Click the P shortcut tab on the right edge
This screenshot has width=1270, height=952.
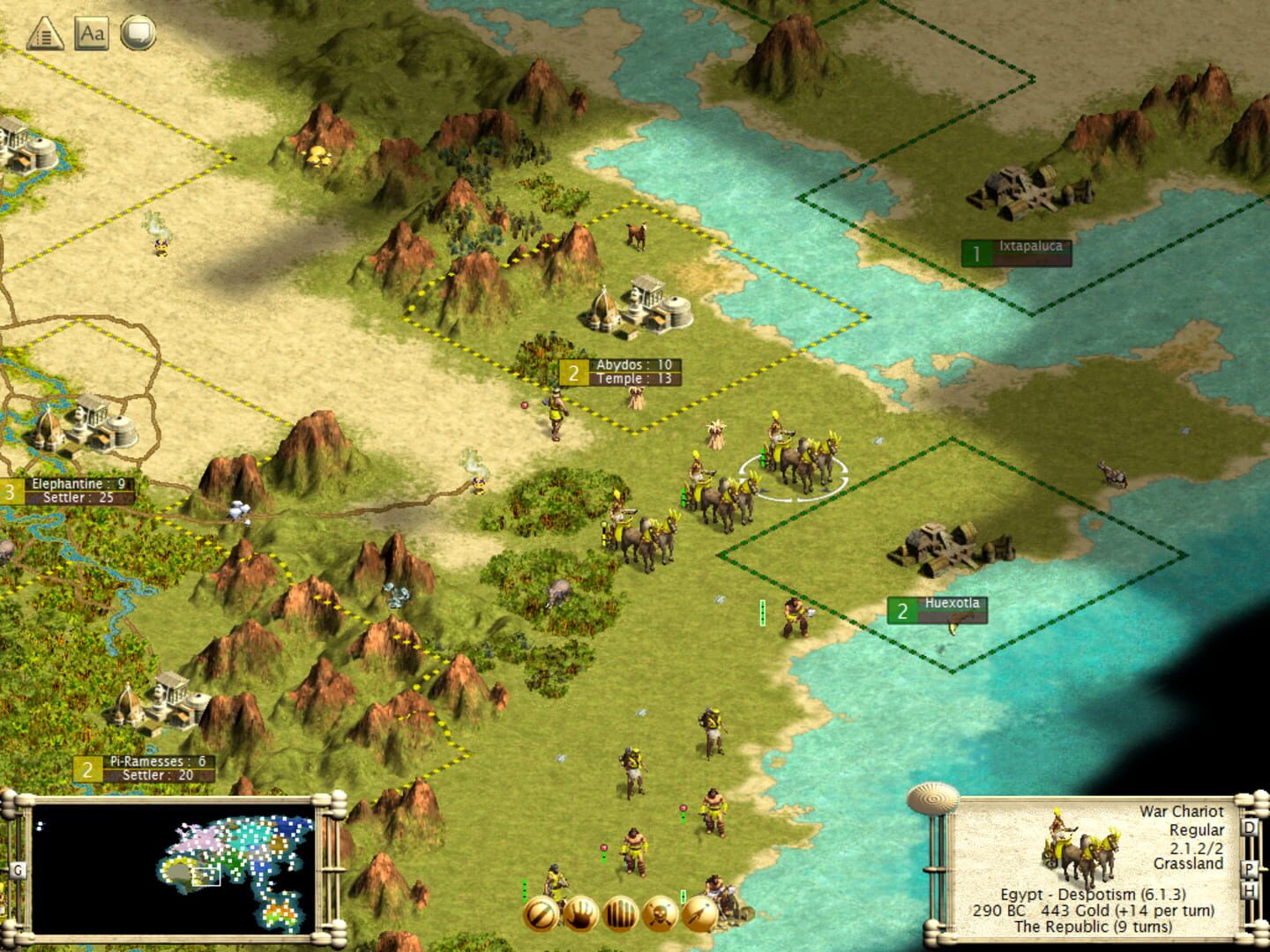click(1249, 867)
